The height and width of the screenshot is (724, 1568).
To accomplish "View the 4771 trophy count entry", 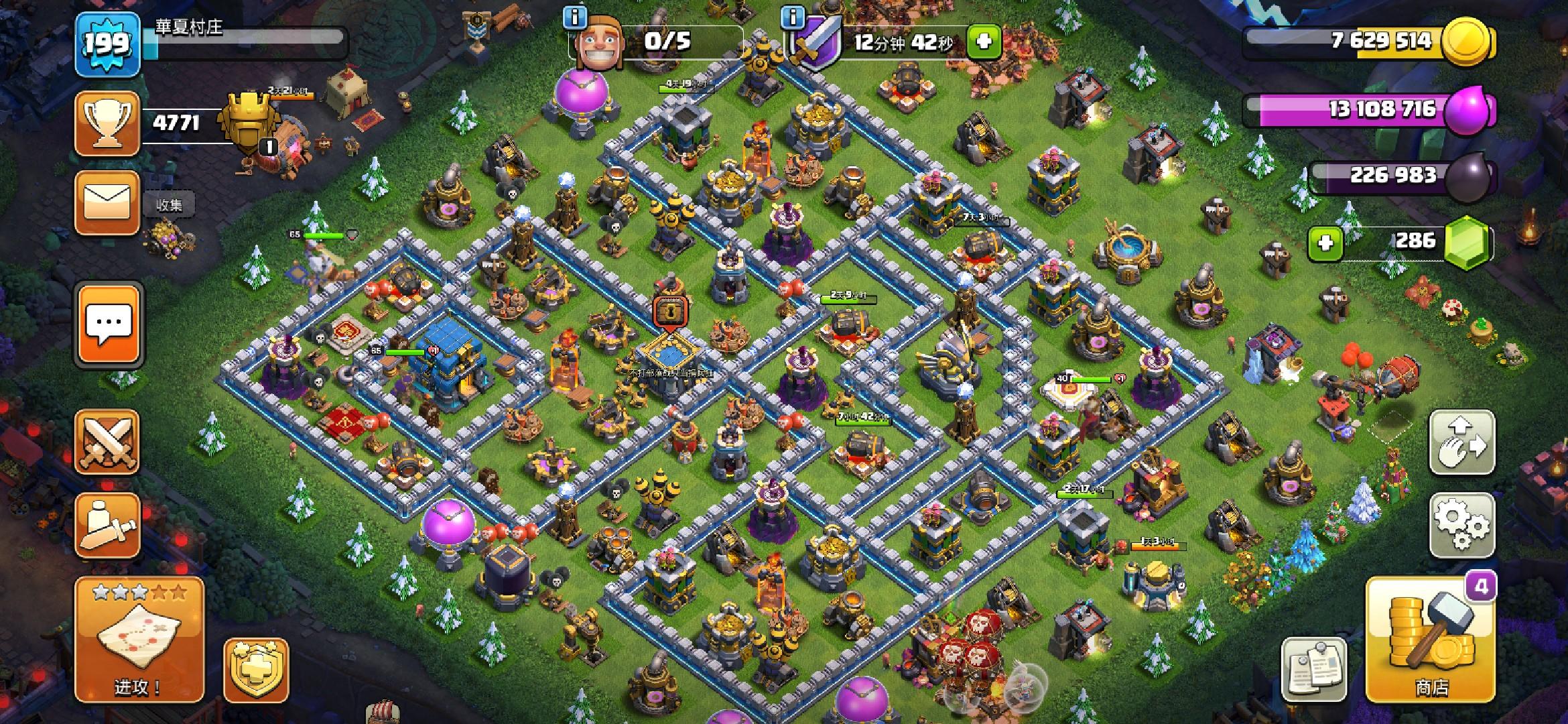I will pyautogui.click(x=176, y=122).
